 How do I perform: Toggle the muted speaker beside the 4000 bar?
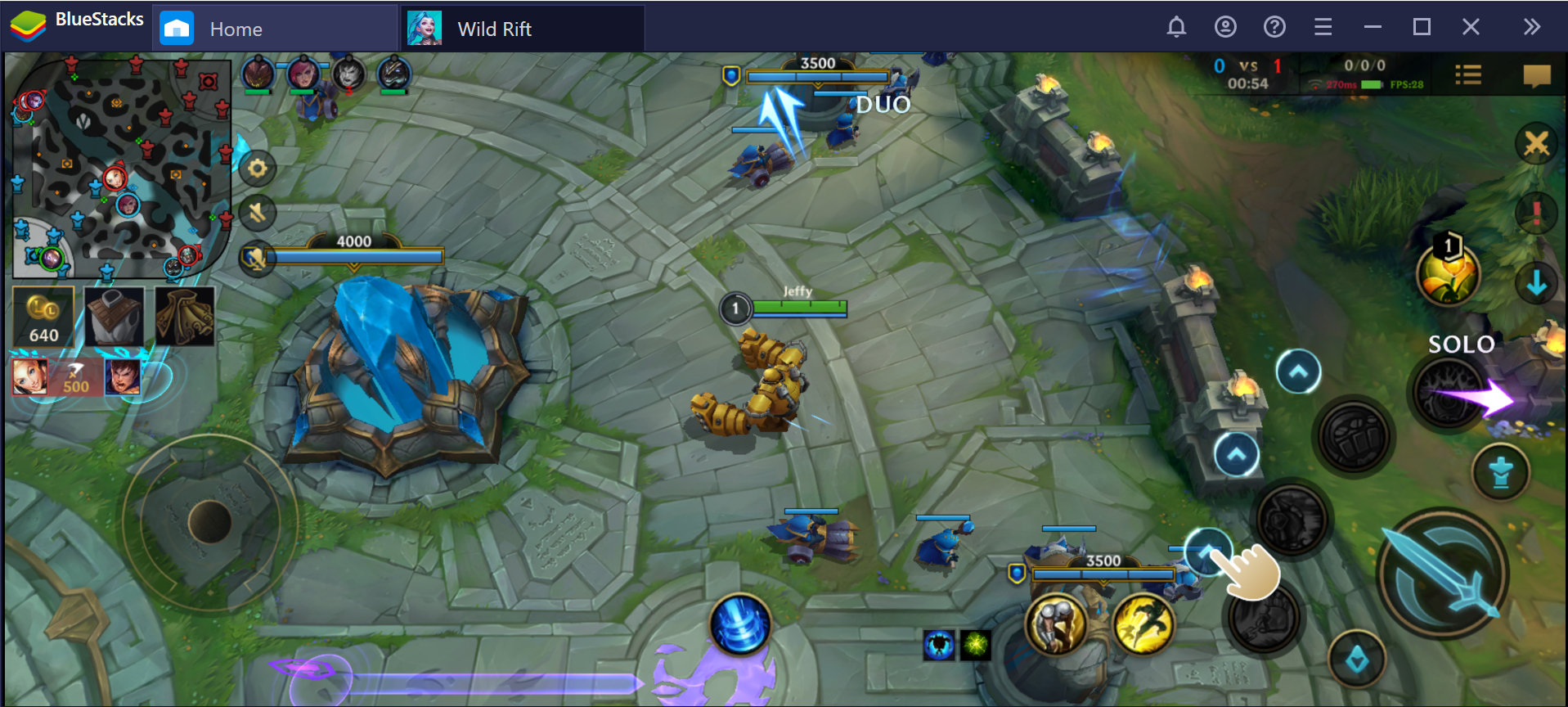click(x=255, y=256)
